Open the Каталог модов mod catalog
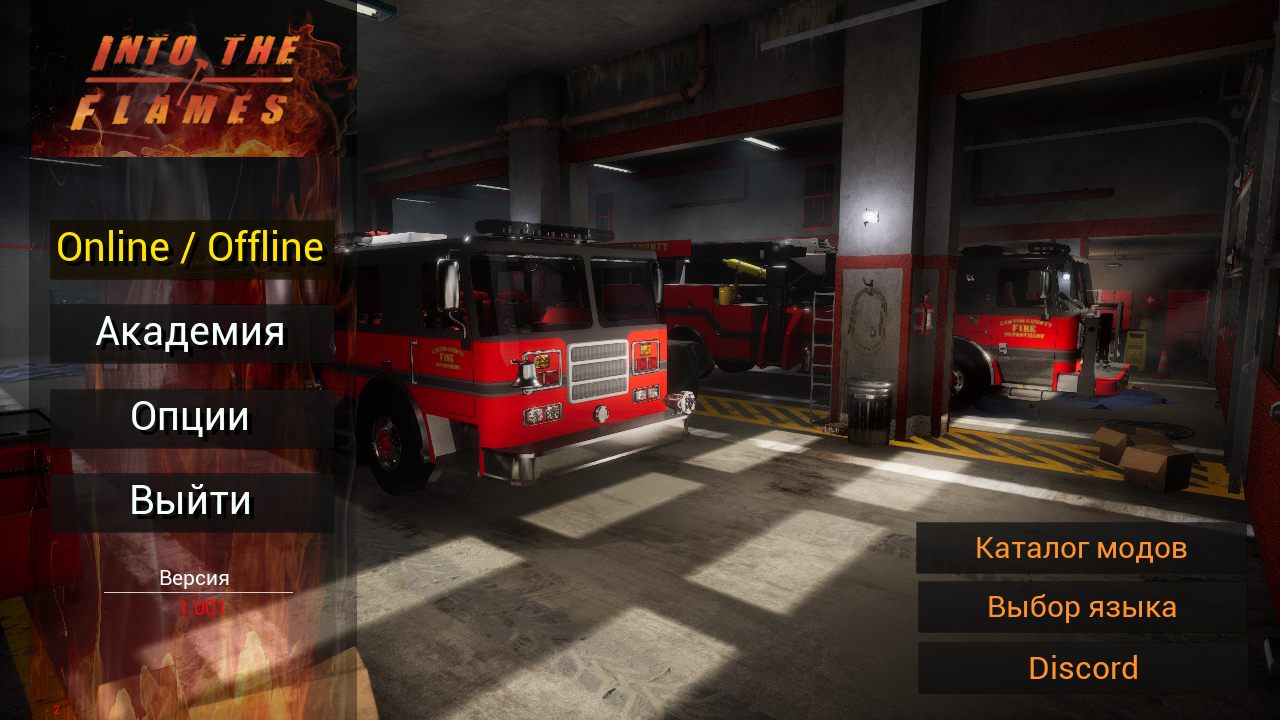Viewport: 1280px width, 720px height. [x=1081, y=548]
